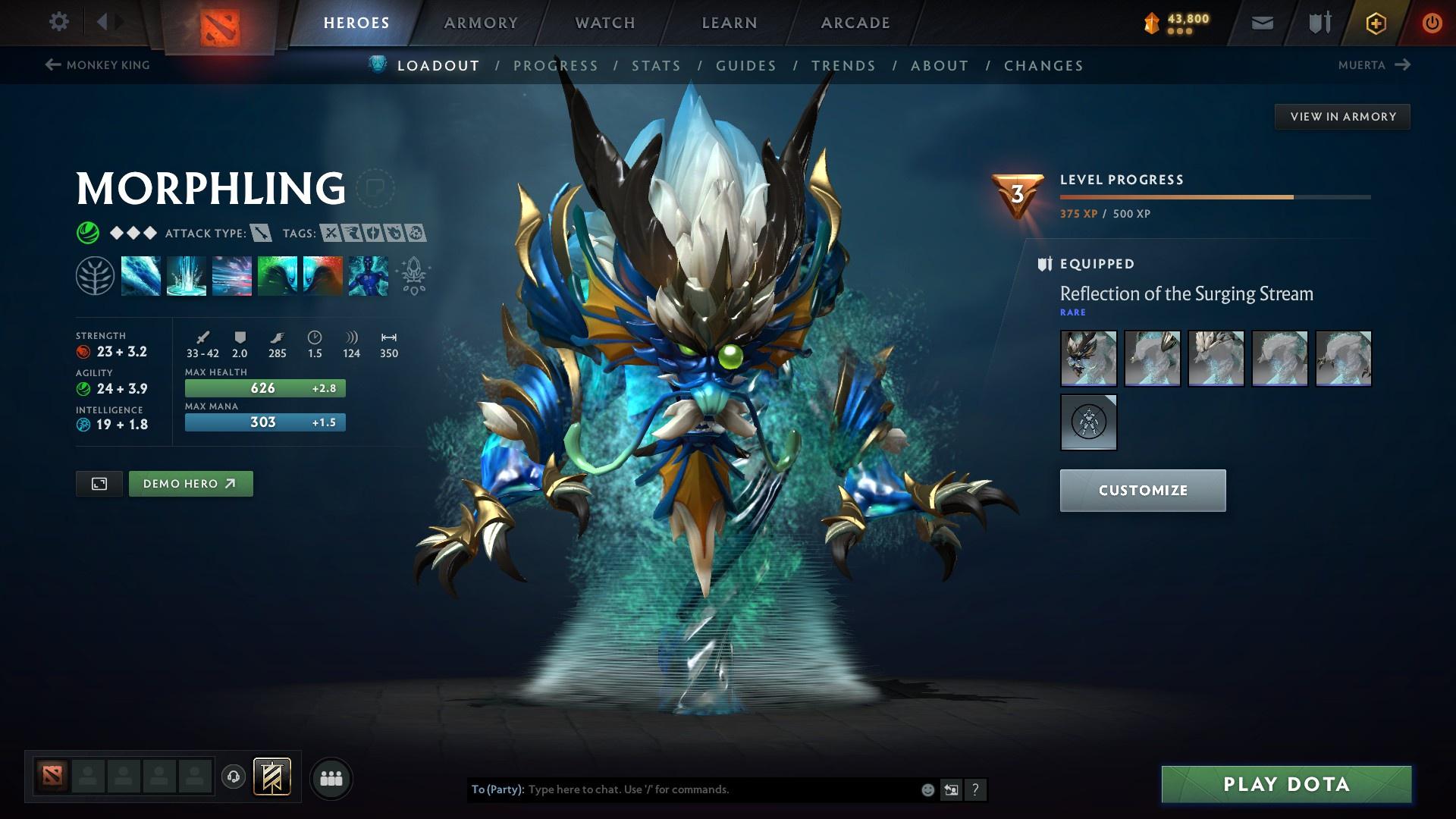The image size is (1456, 819).
Task: Open the Morph ultimate ability icon
Action: pos(368,276)
